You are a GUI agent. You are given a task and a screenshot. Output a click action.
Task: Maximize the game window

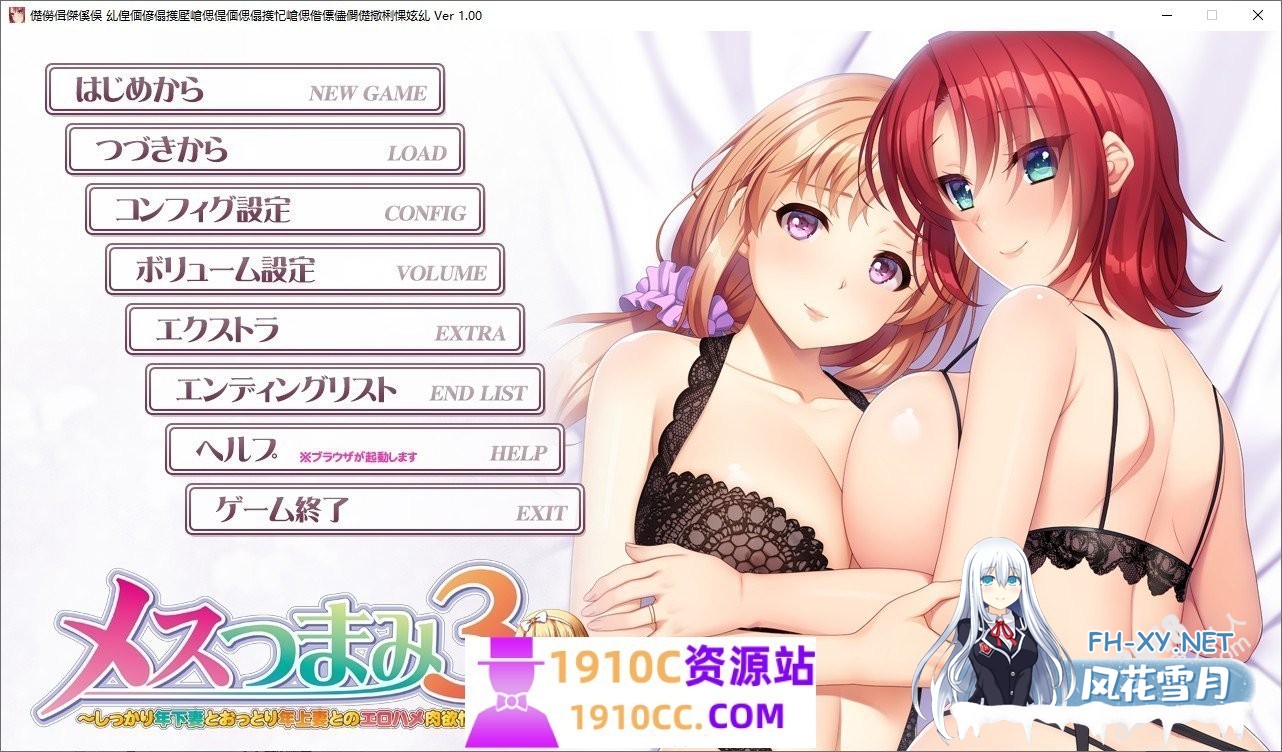click(x=1212, y=15)
